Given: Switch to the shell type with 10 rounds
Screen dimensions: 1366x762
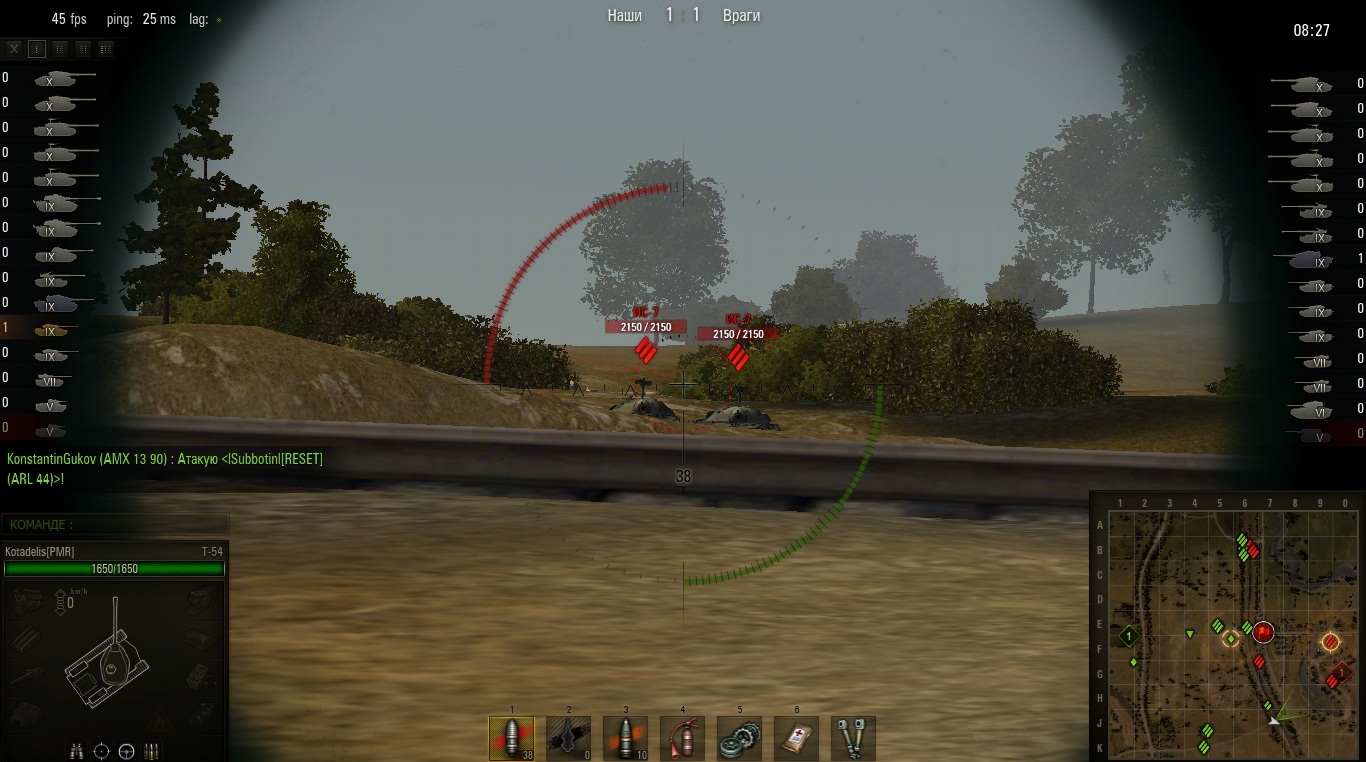Looking at the screenshot, I should tap(625, 738).
